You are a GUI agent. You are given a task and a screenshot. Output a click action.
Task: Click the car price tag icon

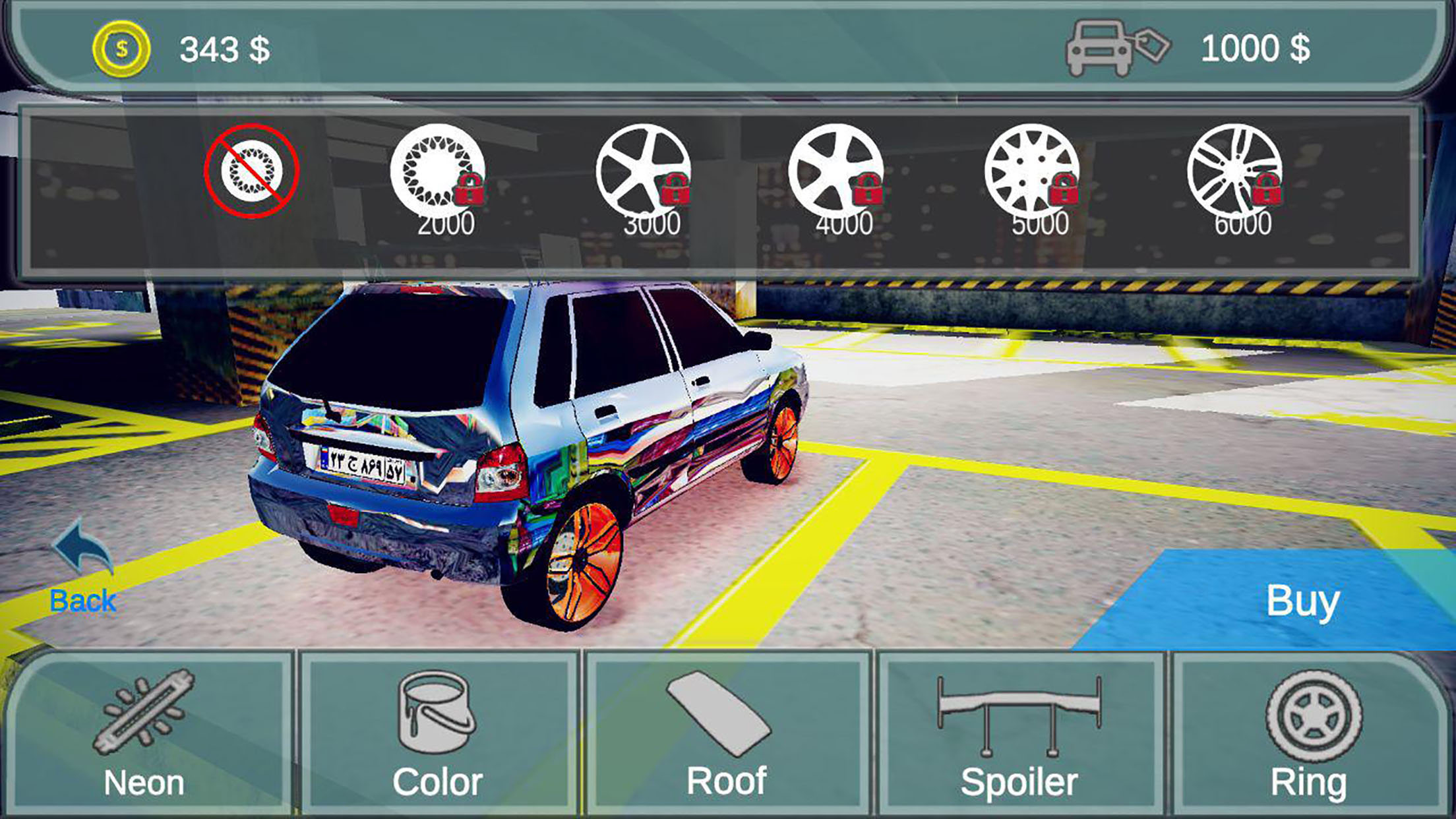pyautogui.click(x=1117, y=47)
